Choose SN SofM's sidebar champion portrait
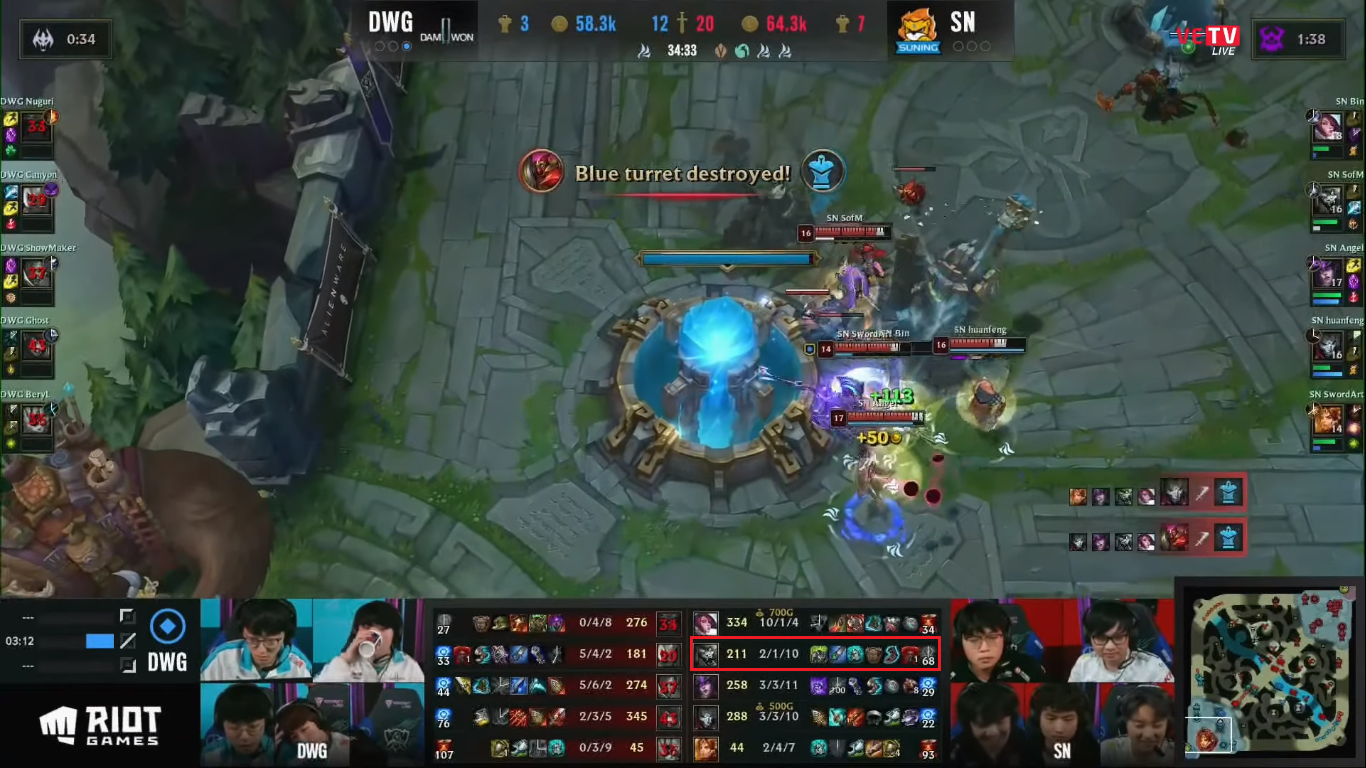This screenshot has width=1366, height=768. click(x=1327, y=200)
